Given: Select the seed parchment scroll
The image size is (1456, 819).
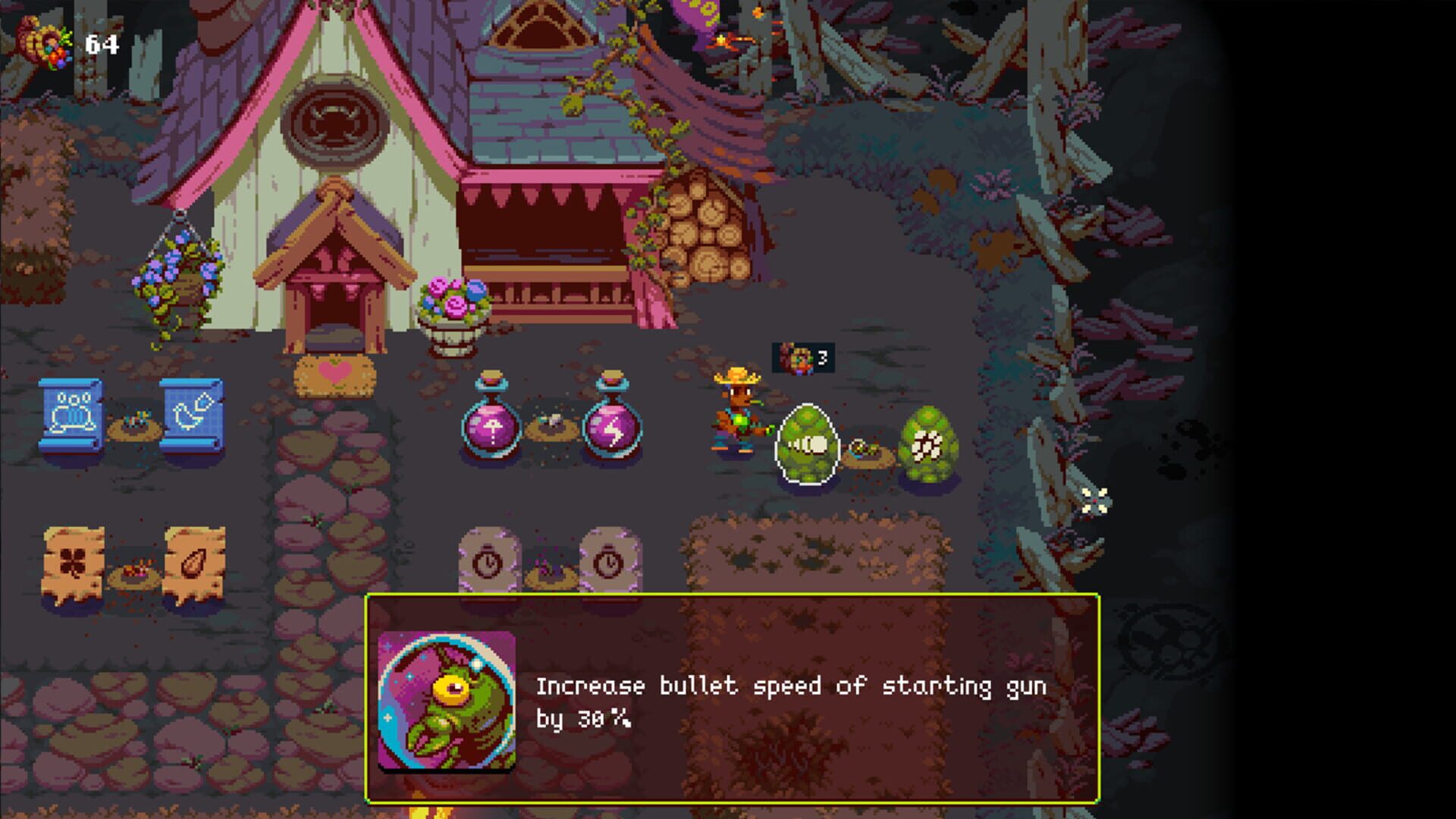Looking at the screenshot, I should coord(197,561).
